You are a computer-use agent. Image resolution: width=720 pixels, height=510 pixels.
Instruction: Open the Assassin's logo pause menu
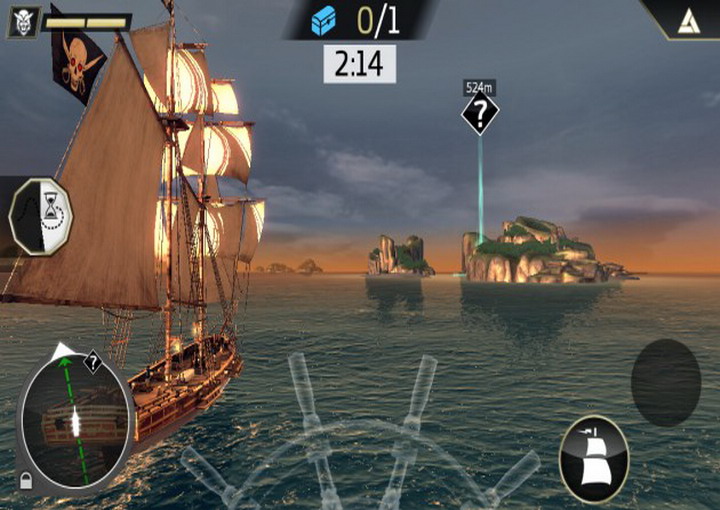click(686, 19)
